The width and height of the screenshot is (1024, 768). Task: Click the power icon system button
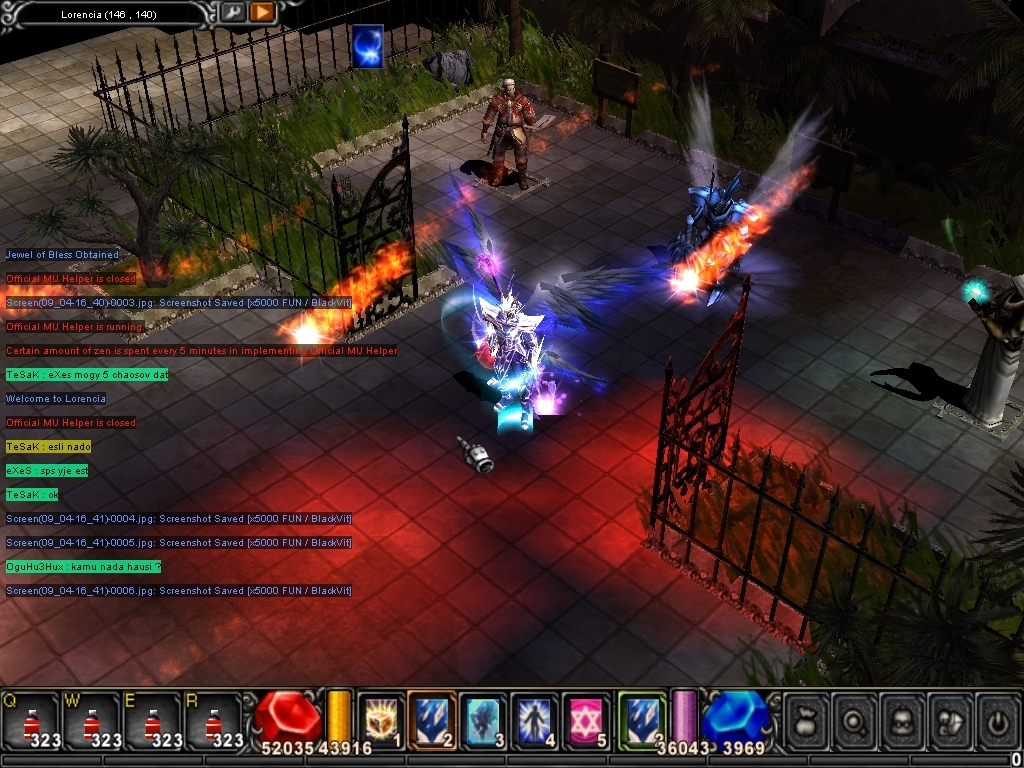(997, 720)
